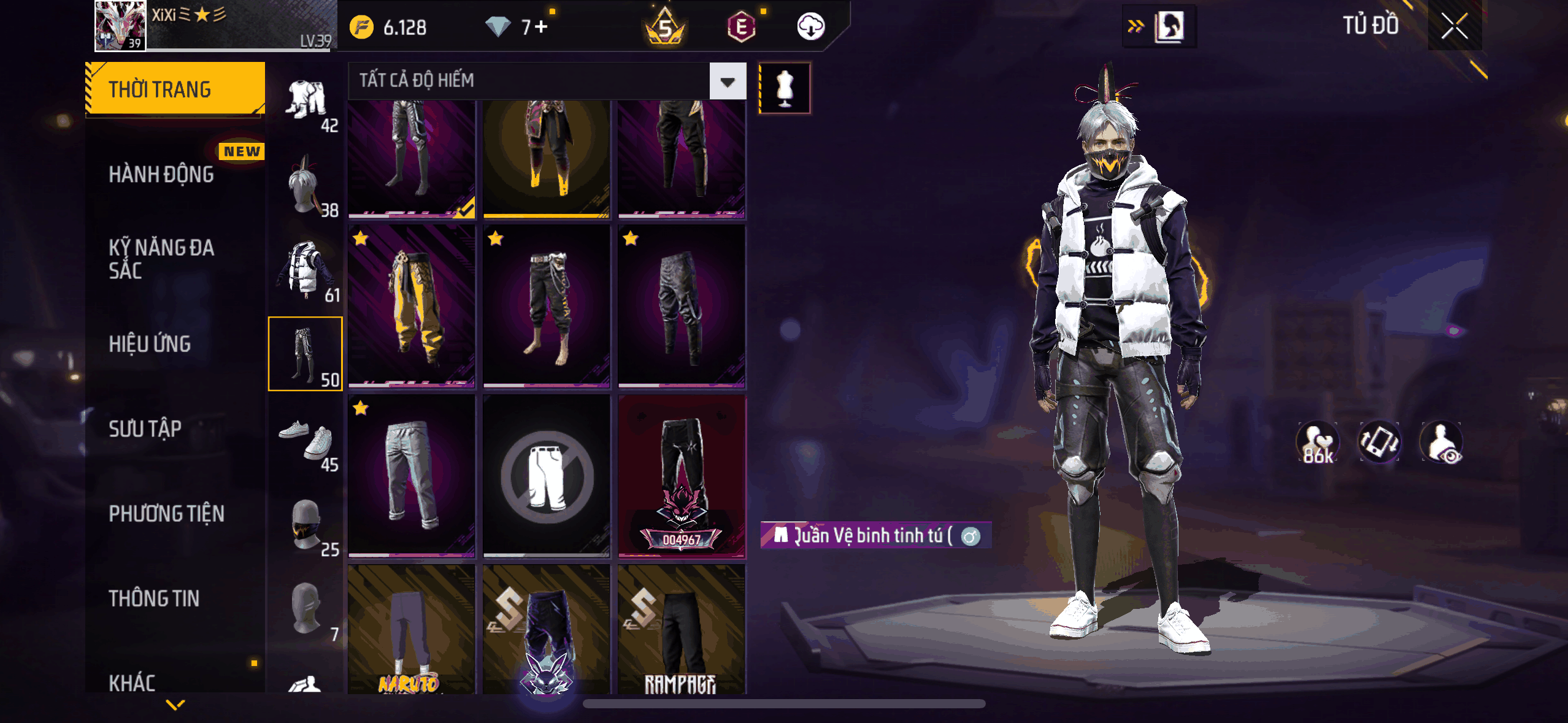The width and height of the screenshot is (1568, 723).
Task: Select the unequip pants slot
Action: [547, 476]
